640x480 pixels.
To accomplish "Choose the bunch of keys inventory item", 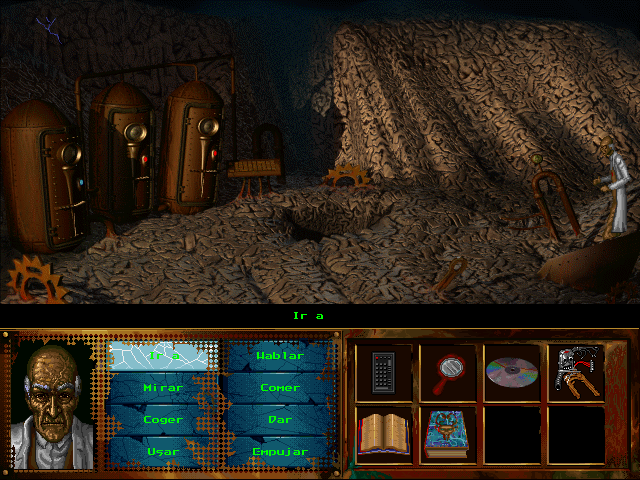I will point(575,373).
